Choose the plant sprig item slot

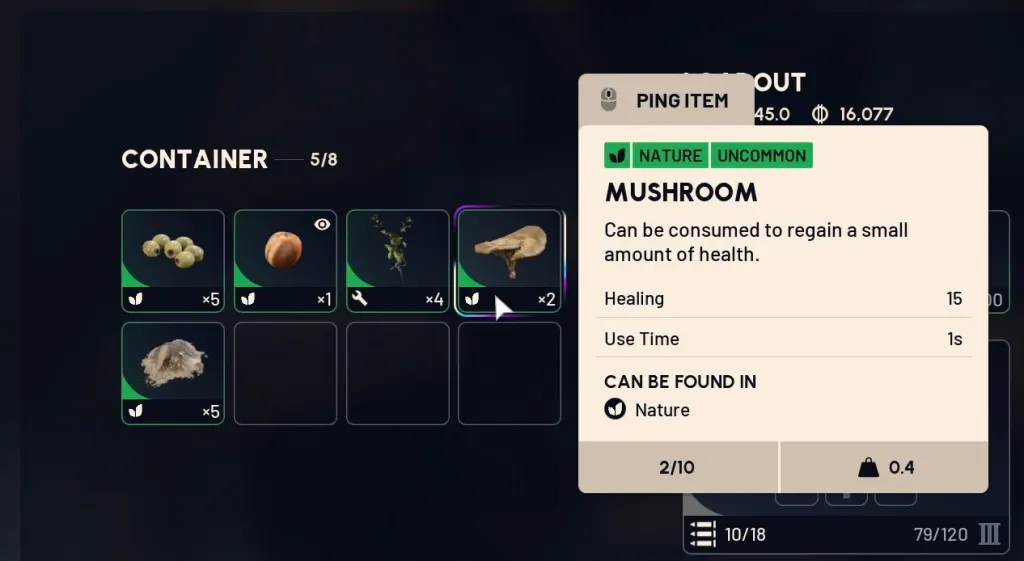click(397, 261)
